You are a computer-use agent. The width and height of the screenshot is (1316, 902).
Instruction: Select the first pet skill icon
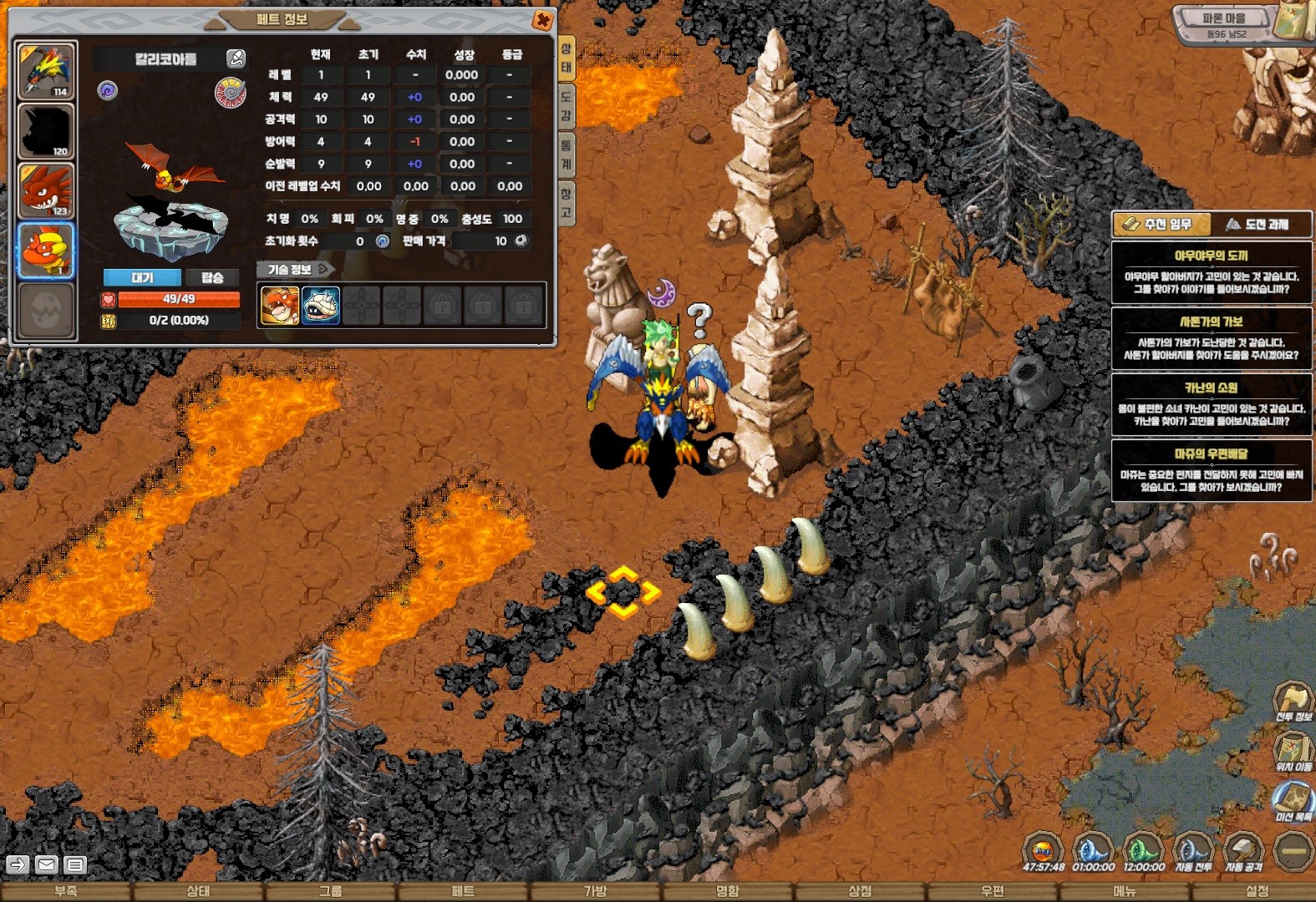tap(280, 306)
